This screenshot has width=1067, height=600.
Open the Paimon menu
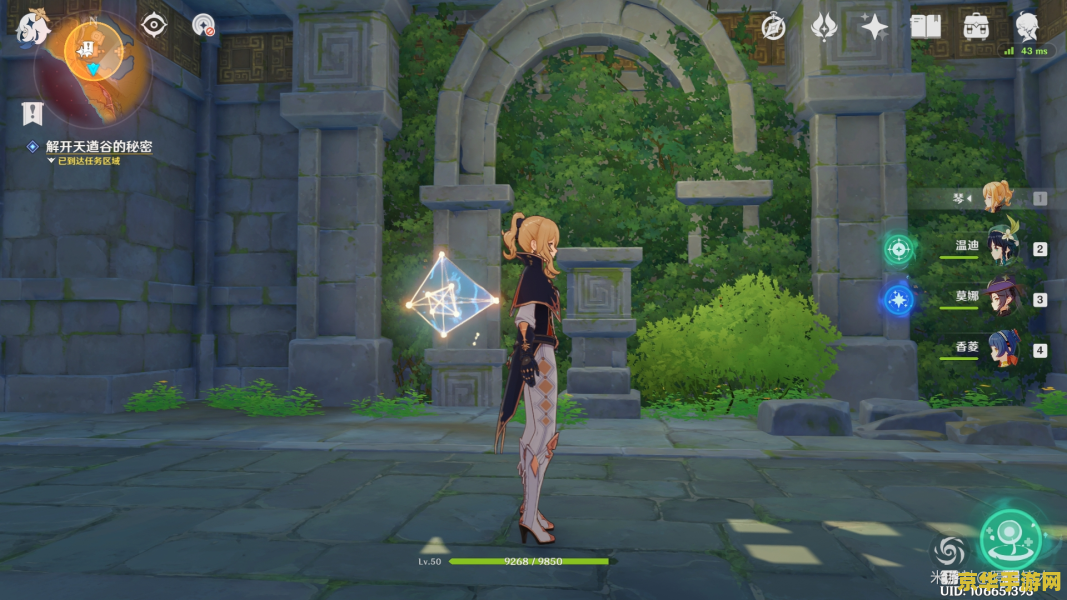pos(31,28)
